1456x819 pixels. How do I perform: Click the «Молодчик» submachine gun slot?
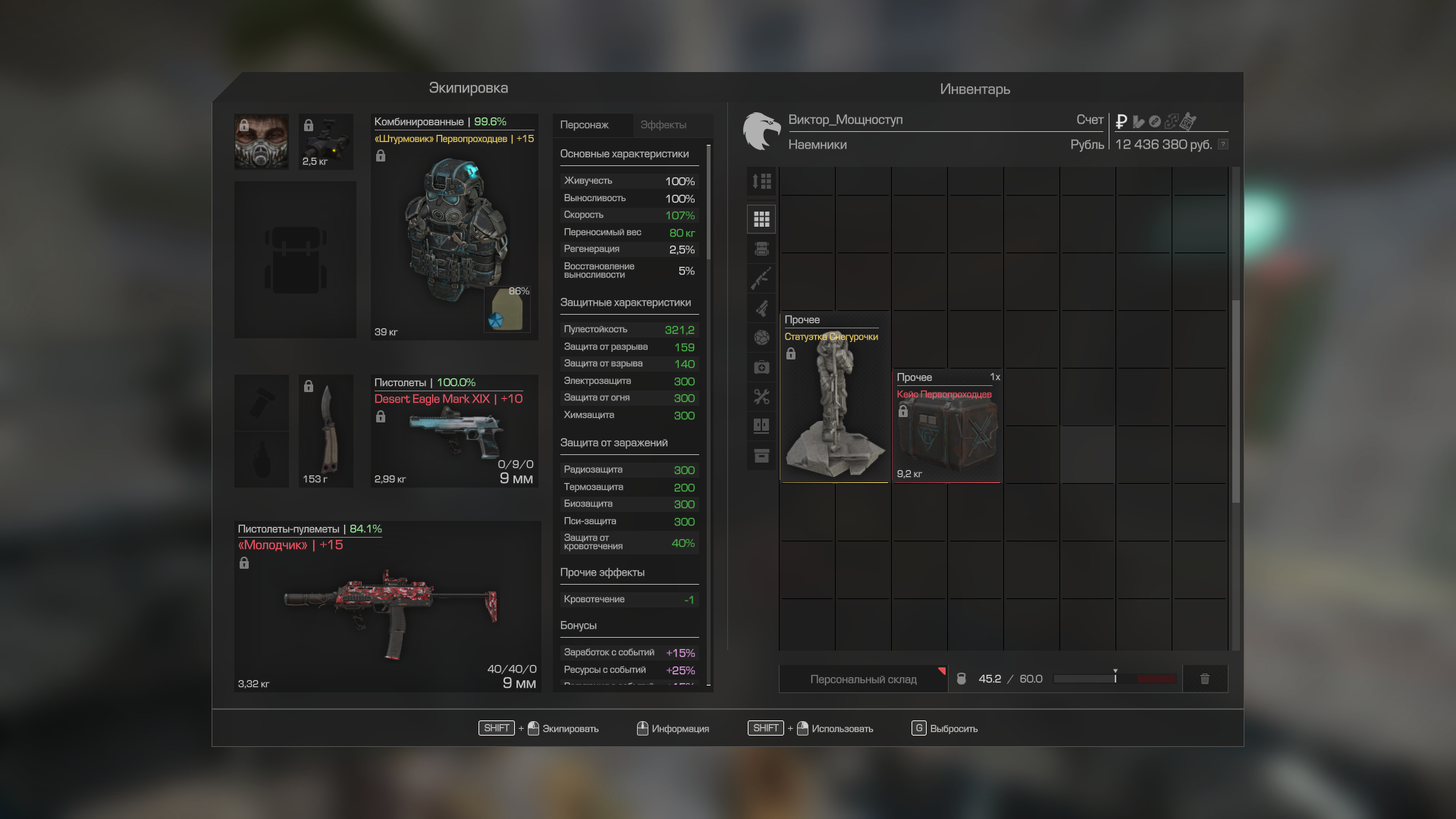(x=387, y=607)
